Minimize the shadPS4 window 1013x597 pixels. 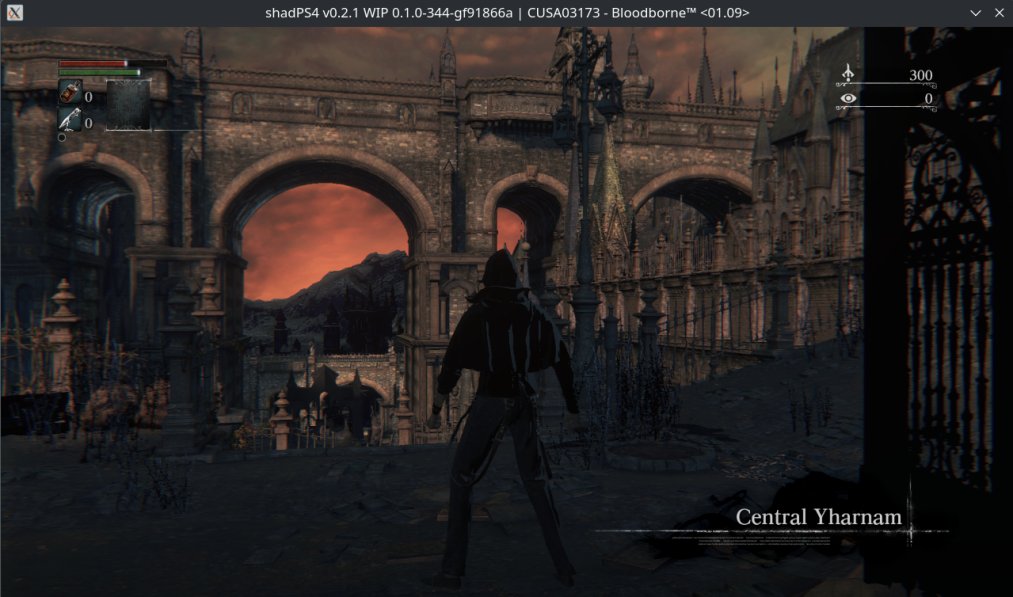[x=977, y=12]
